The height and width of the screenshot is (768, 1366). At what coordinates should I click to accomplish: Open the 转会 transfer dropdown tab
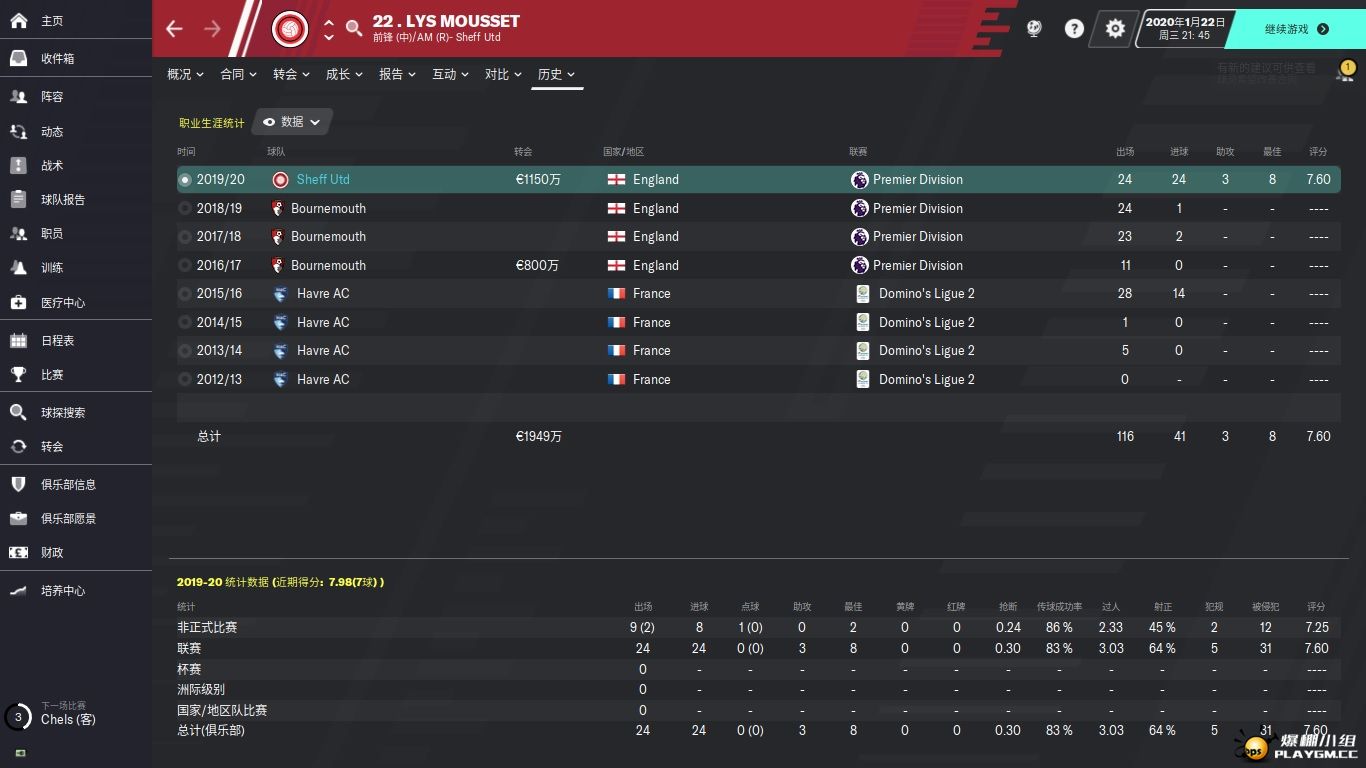click(x=291, y=74)
